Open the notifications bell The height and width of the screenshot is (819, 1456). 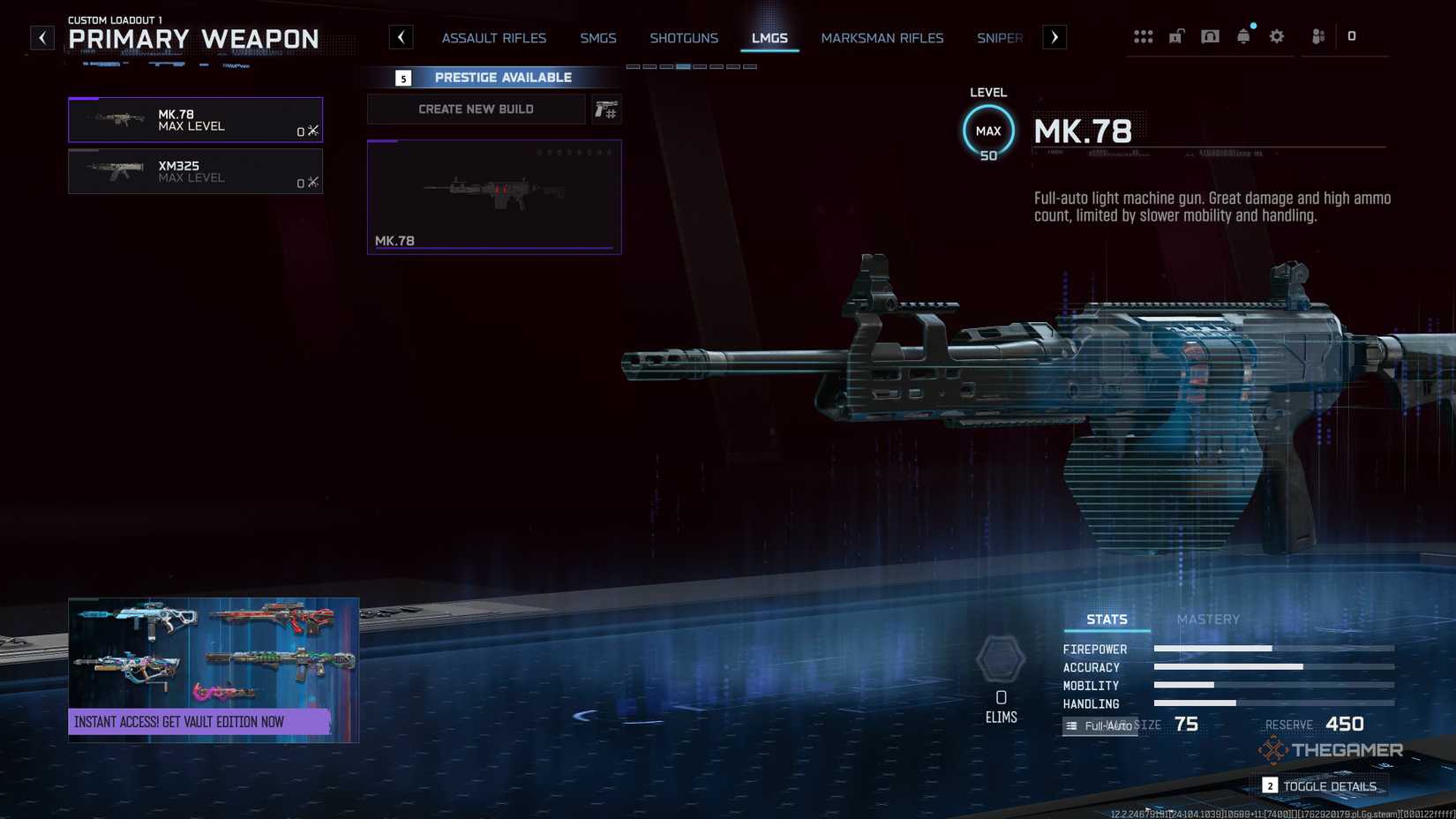[x=1243, y=36]
